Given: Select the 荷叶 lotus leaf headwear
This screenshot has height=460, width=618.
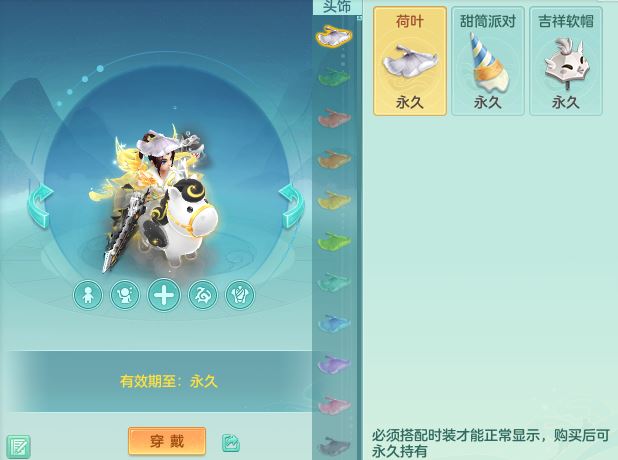Looking at the screenshot, I should [x=410, y=60].
